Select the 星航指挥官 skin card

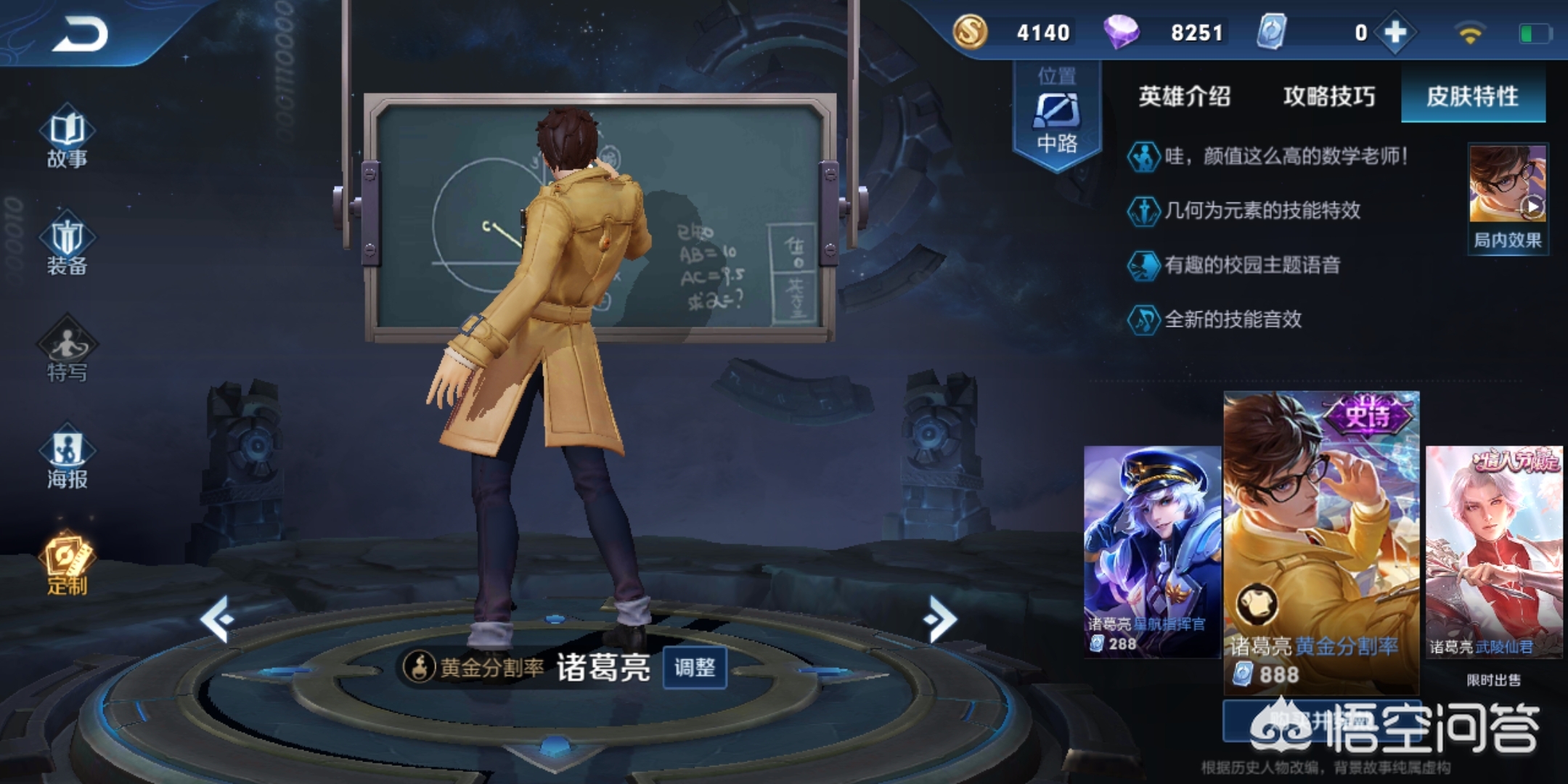(1151, 552)
